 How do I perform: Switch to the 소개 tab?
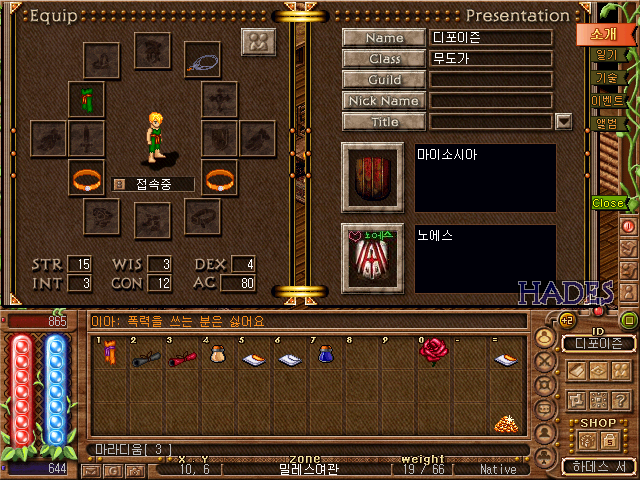tap(607, 33)
